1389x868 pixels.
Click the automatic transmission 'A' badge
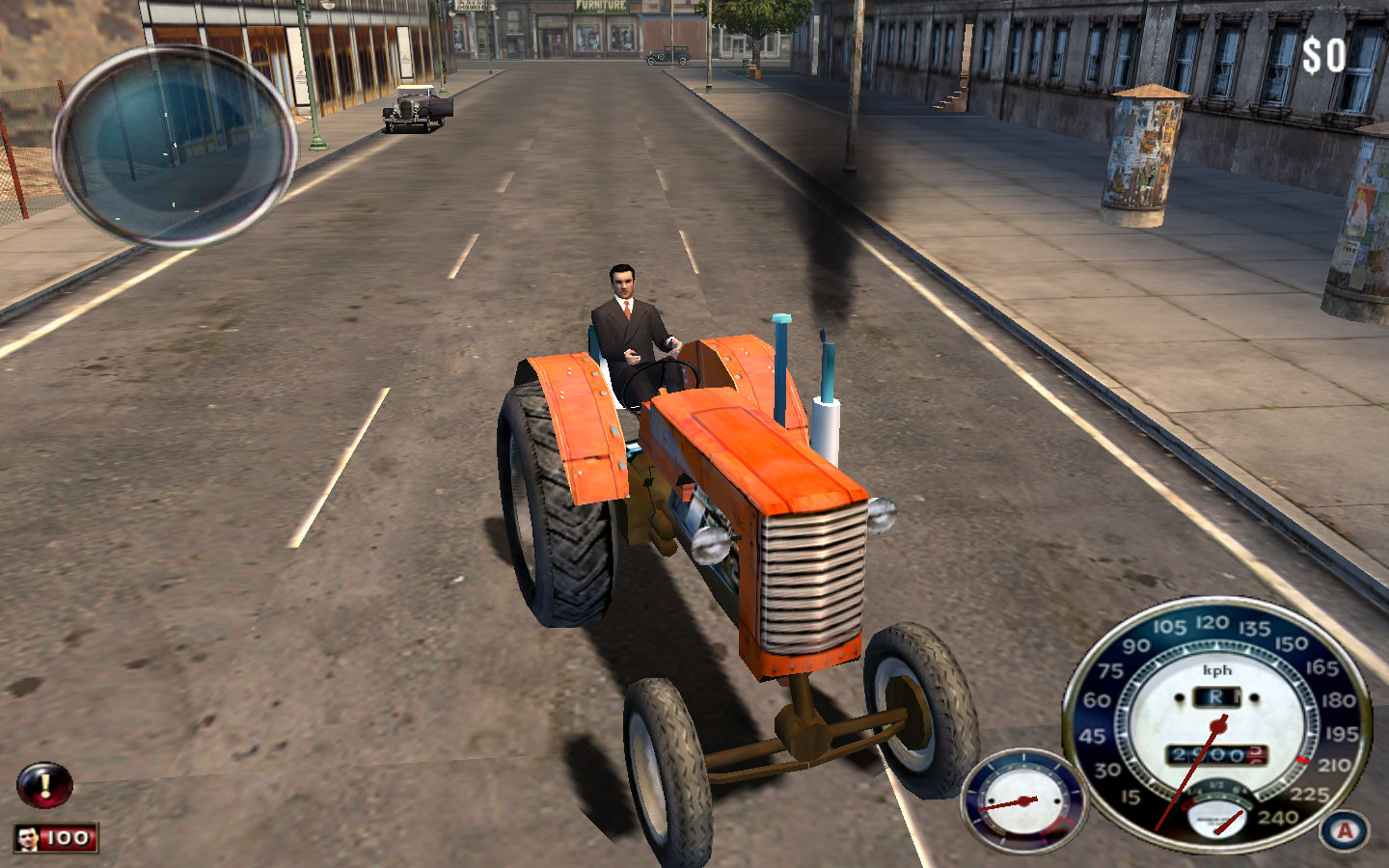pyautogui.click(x=1345, y=830)
